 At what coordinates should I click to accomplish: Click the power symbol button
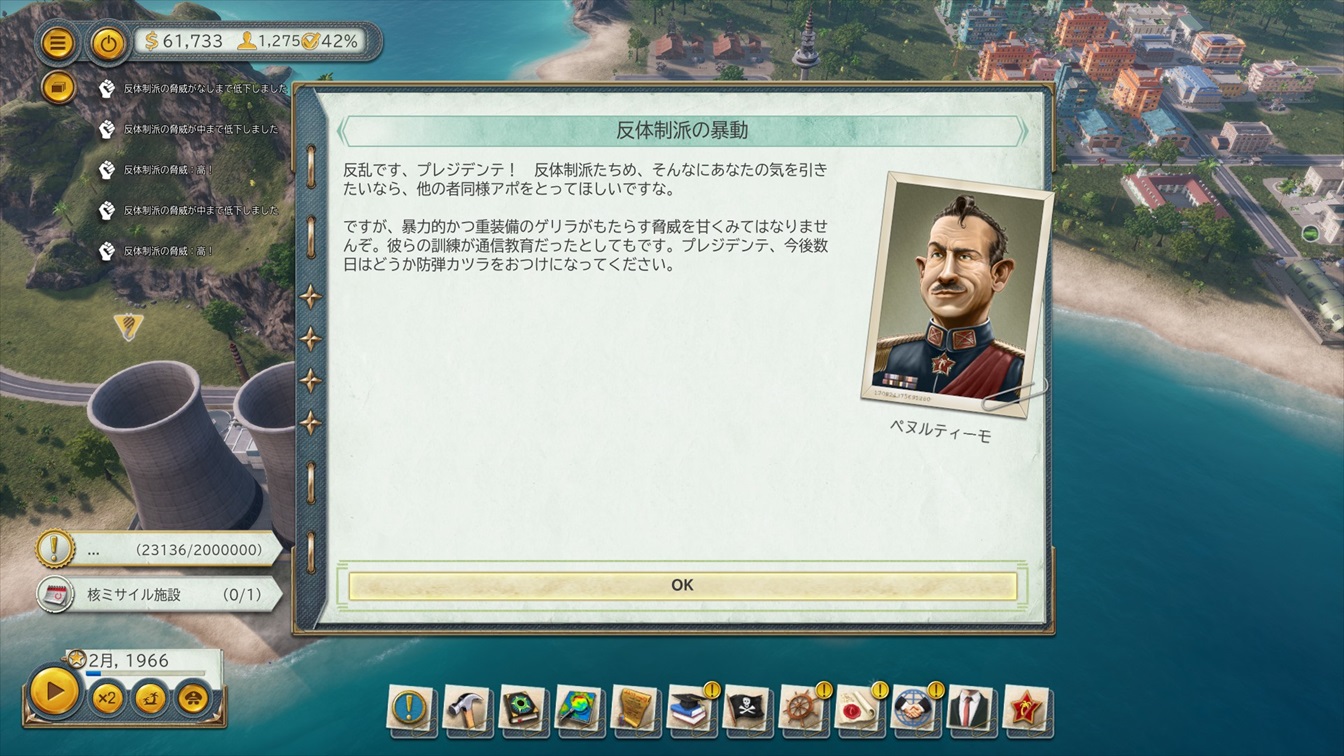click(107, 43)
